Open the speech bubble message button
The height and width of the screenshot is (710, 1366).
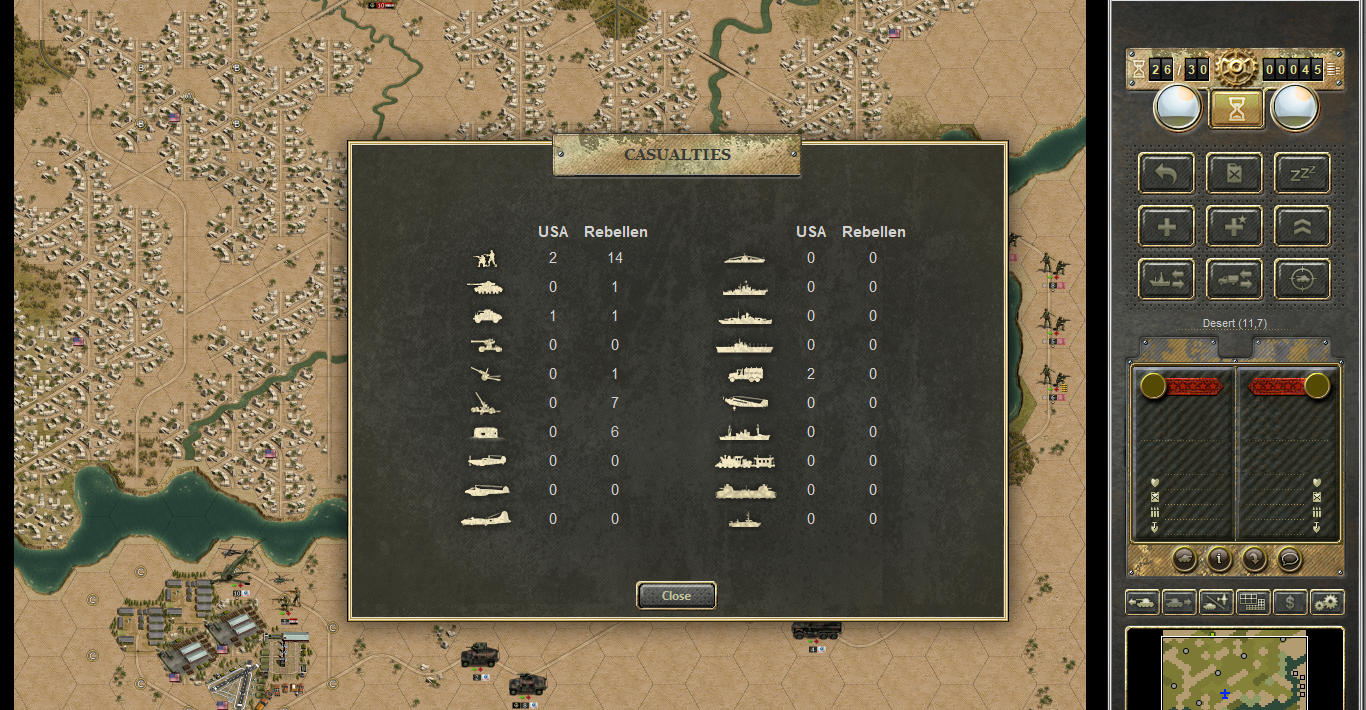point(1289,558)
